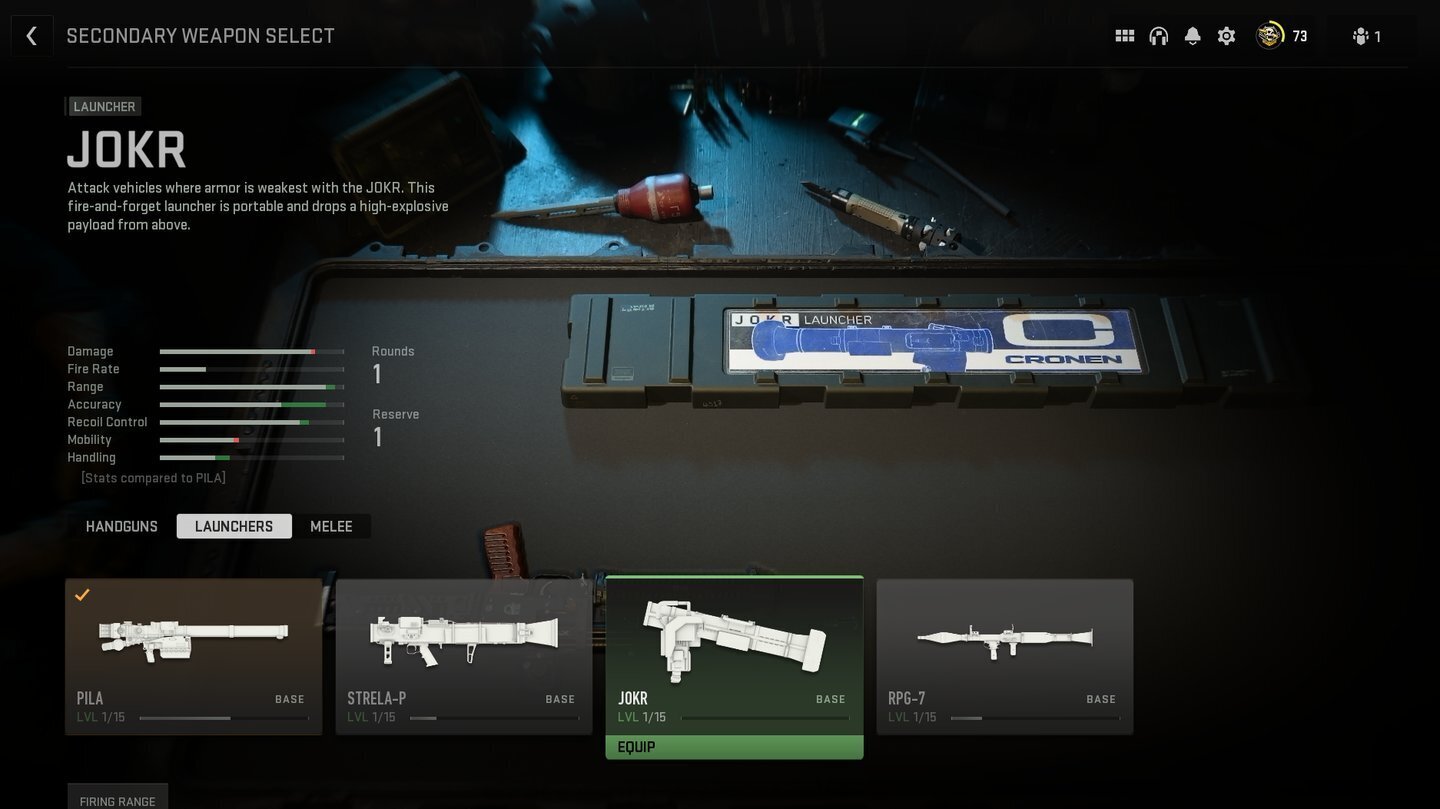Open voice channels via the headset icon

pyautogui.click(x=1158, y=35)
